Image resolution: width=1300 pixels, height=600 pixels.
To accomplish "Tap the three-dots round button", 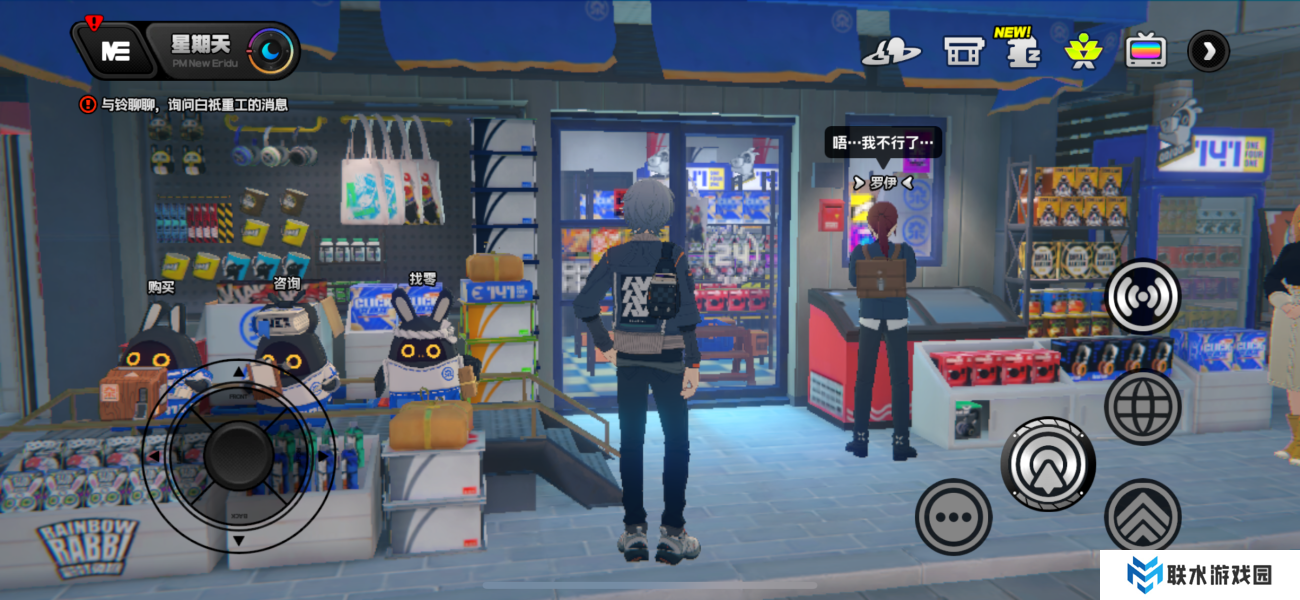I will click(x=953, y=517).
